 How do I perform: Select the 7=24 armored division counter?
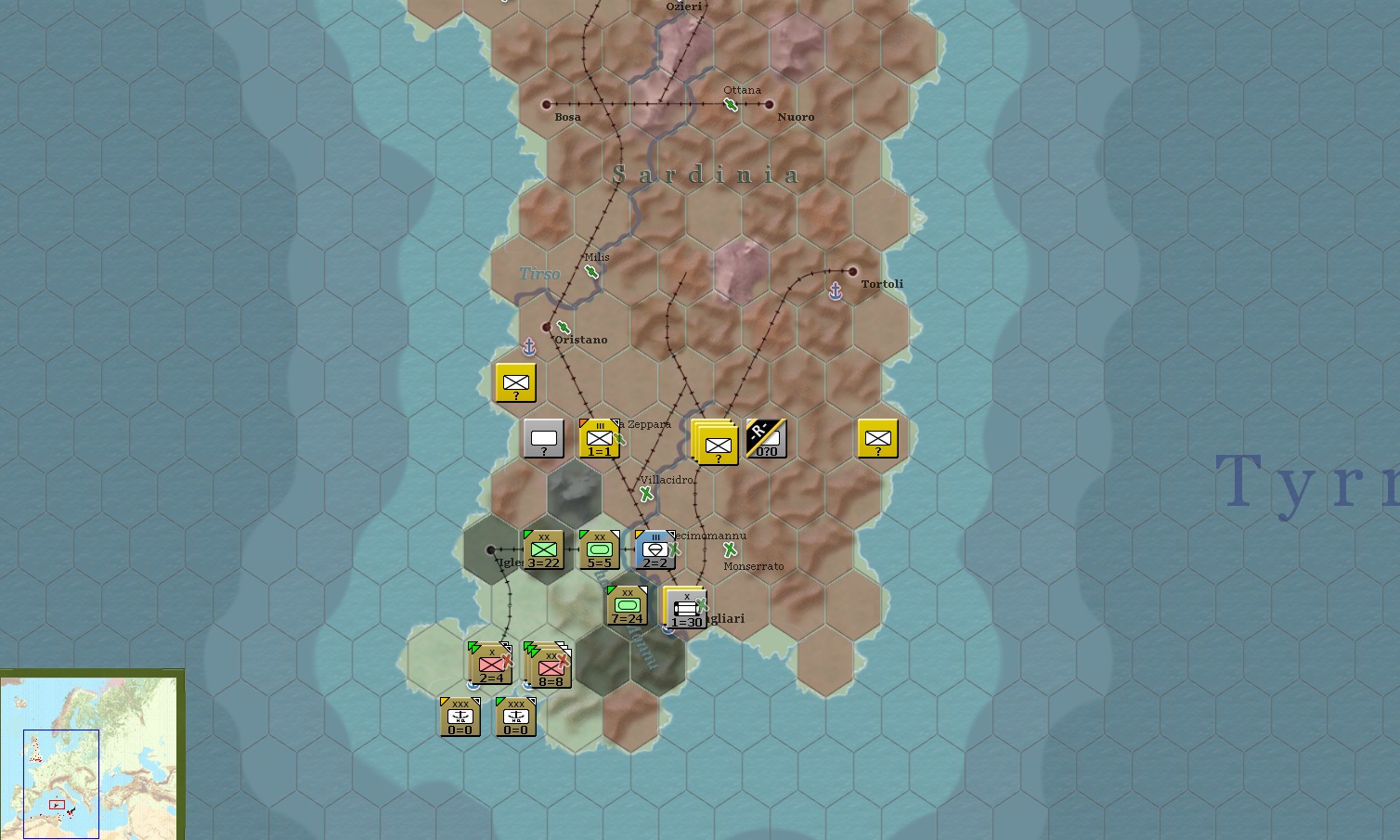coord(628,605)
